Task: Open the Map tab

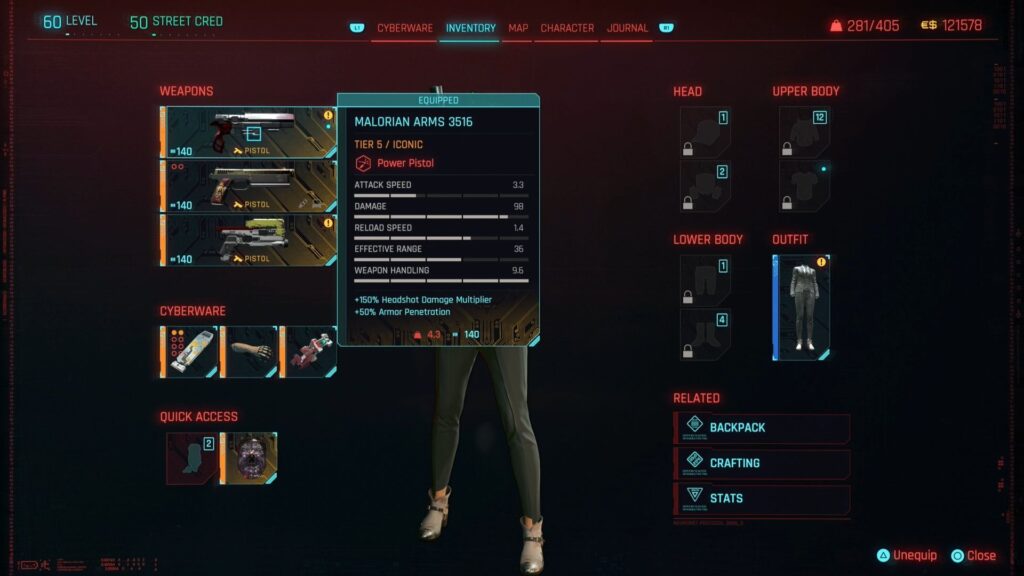Action: pos(518,28)
